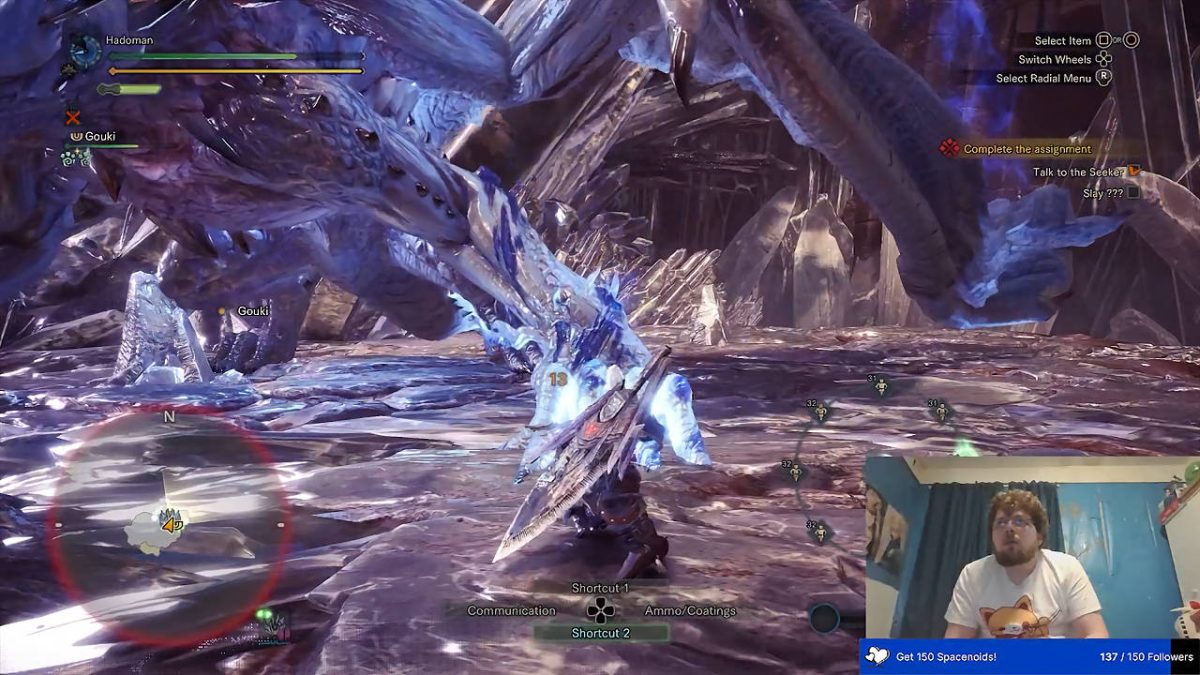The width and height of the screenshot is (1200, 675).
Task: Open the circular minimap
Action: [170, 524]
